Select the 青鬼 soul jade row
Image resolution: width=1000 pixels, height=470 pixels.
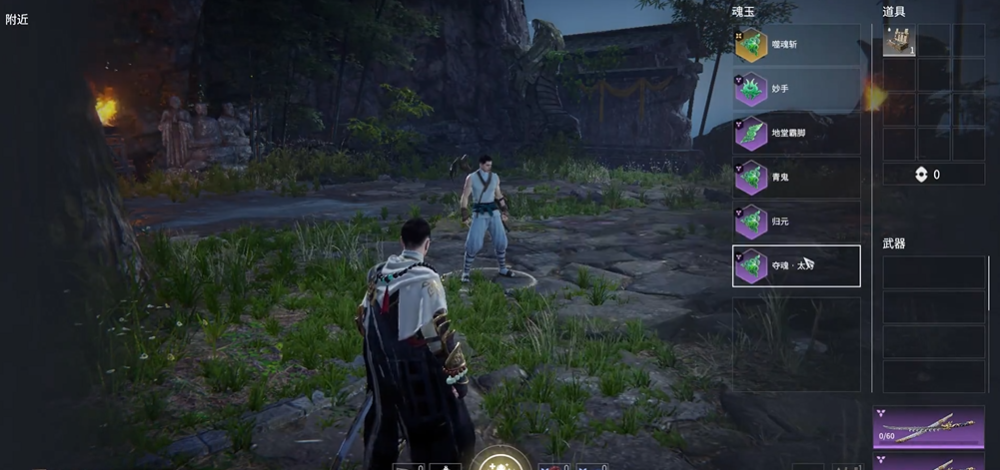[x=796, y=177]
